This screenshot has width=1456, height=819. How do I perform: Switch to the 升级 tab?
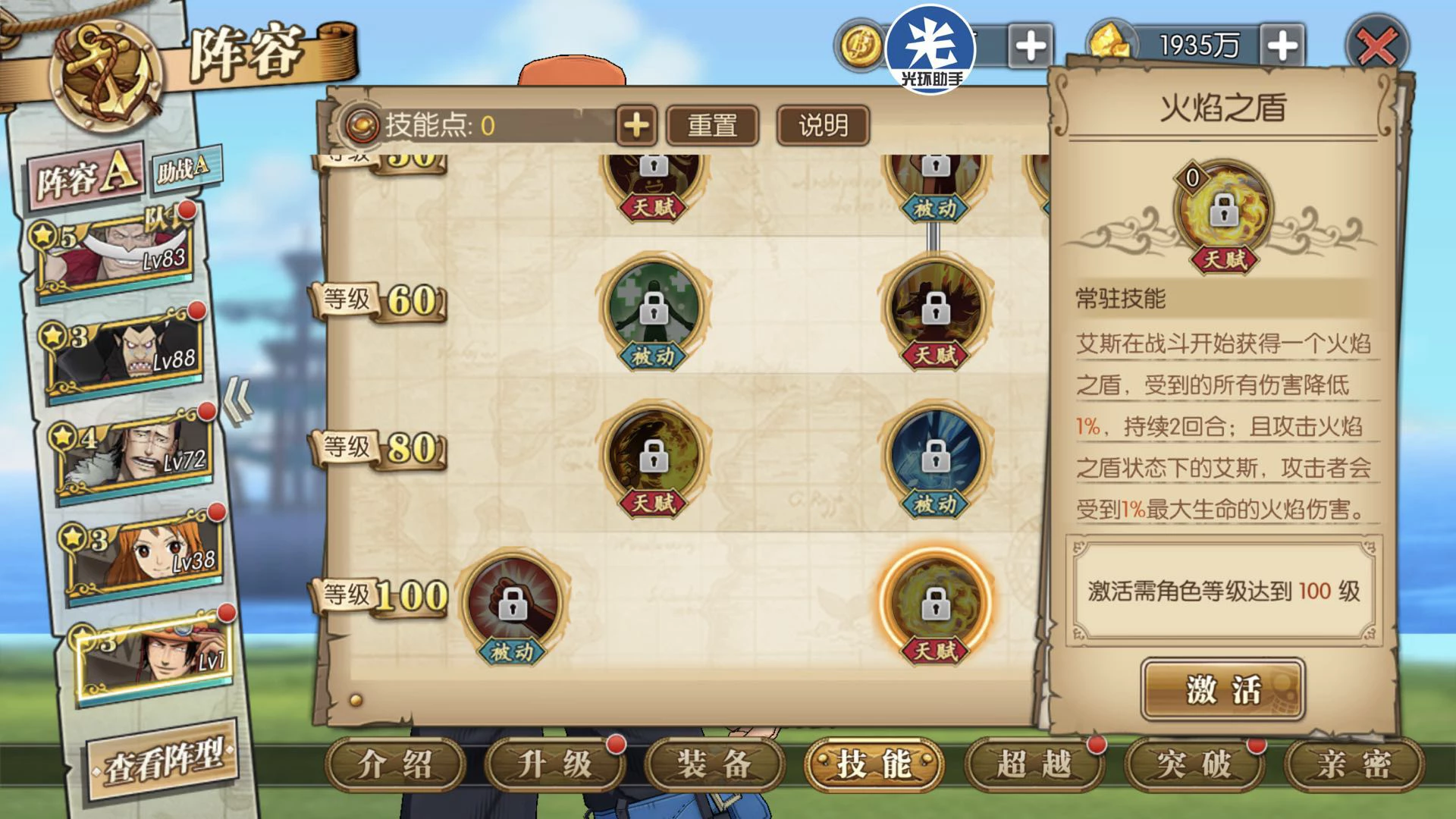554,764
